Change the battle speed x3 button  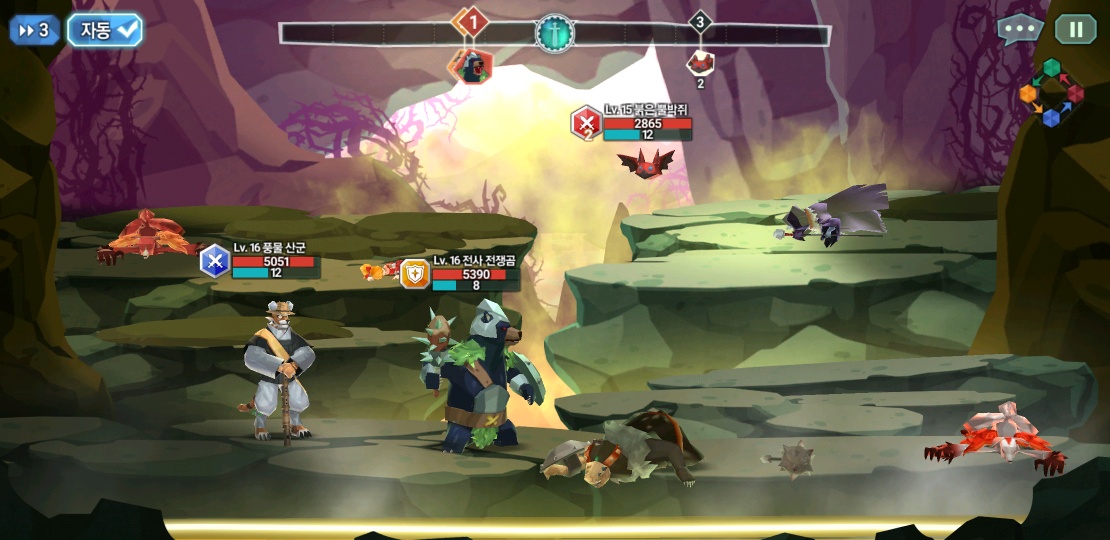pyautogui.click(x=35, y=30)
